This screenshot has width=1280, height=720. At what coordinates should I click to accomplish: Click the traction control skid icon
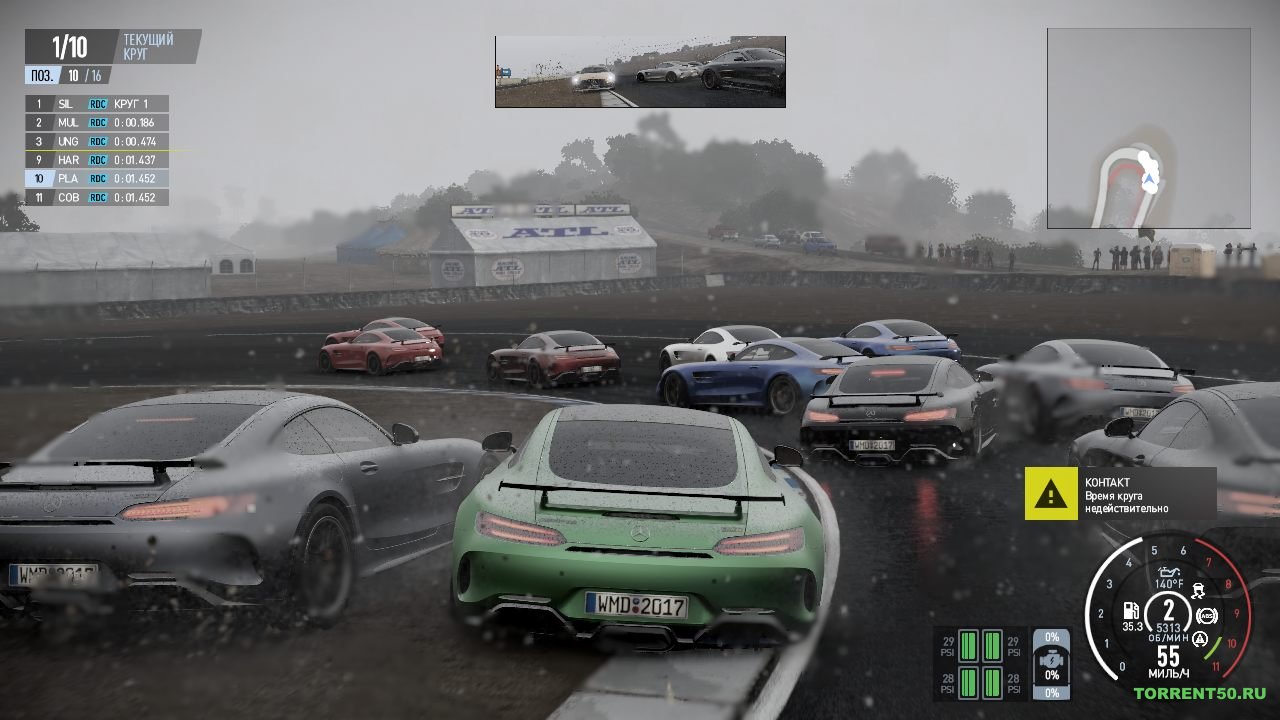tap(1198, 590)
